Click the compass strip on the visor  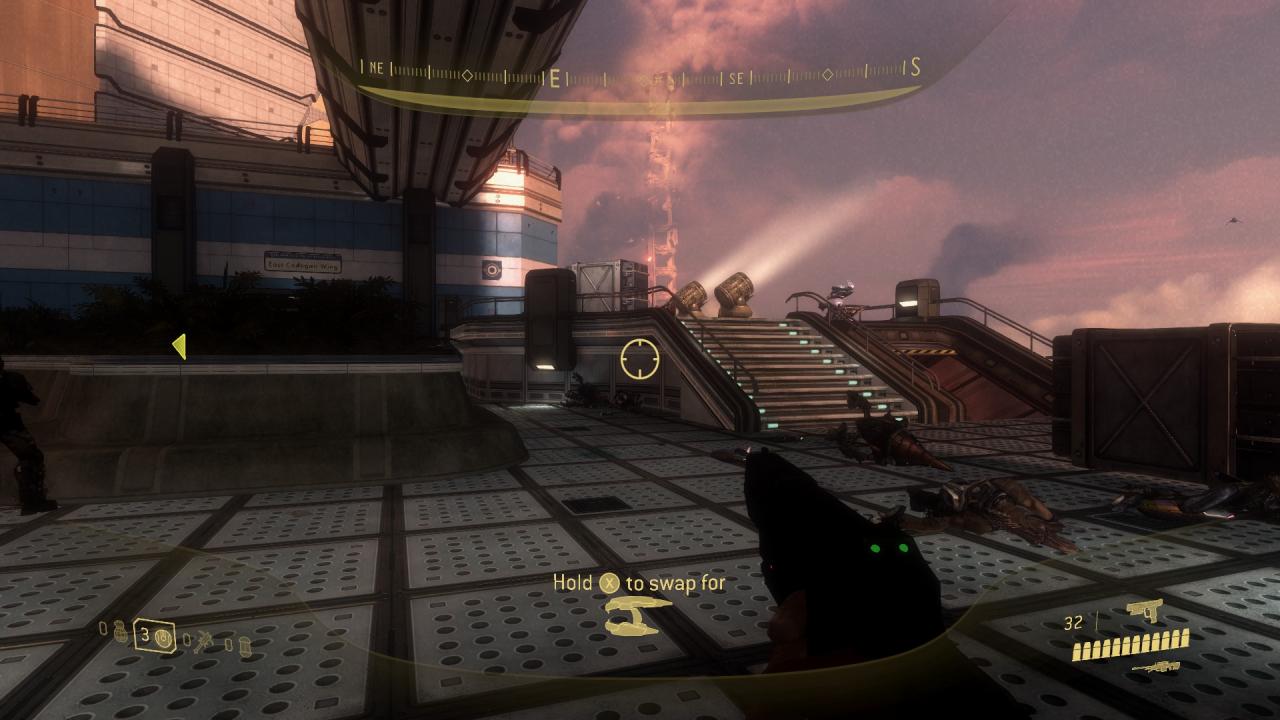(x=640, y=73)
